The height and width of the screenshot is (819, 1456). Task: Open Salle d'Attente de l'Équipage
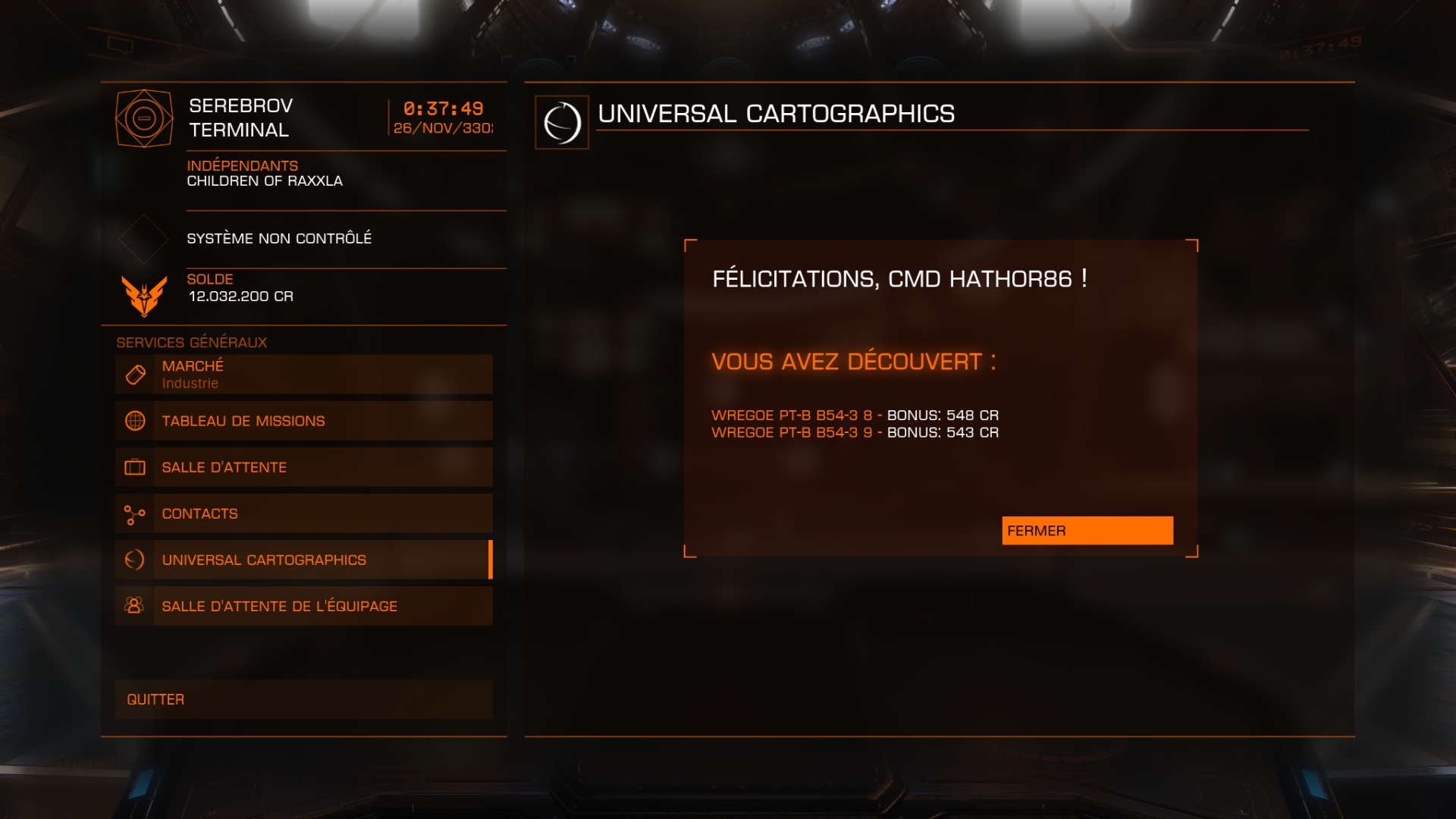[x=303, y=606]
